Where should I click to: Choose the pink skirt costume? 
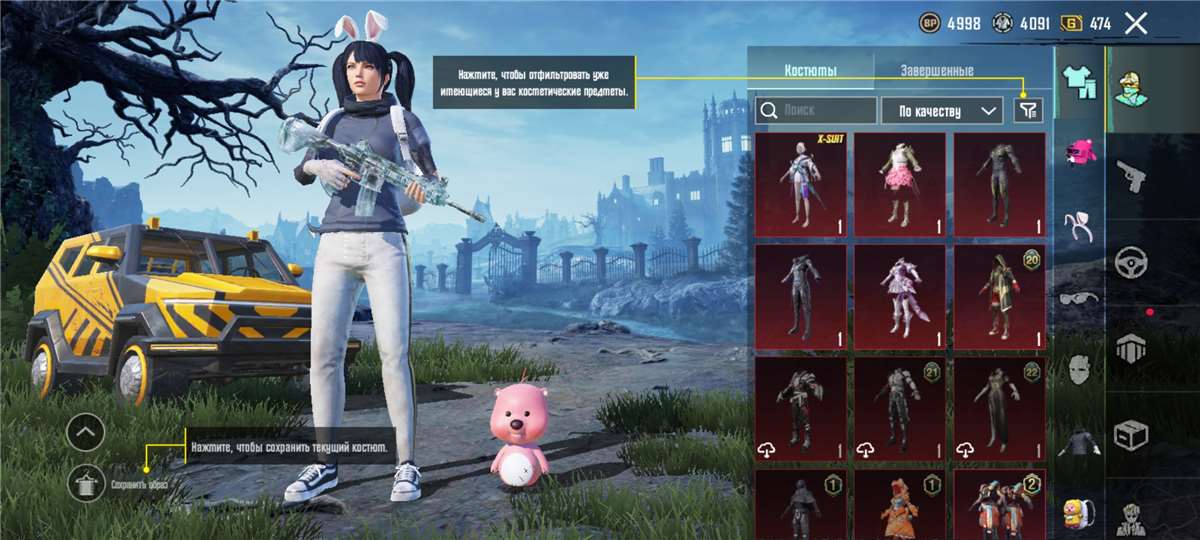pos(899,184)
